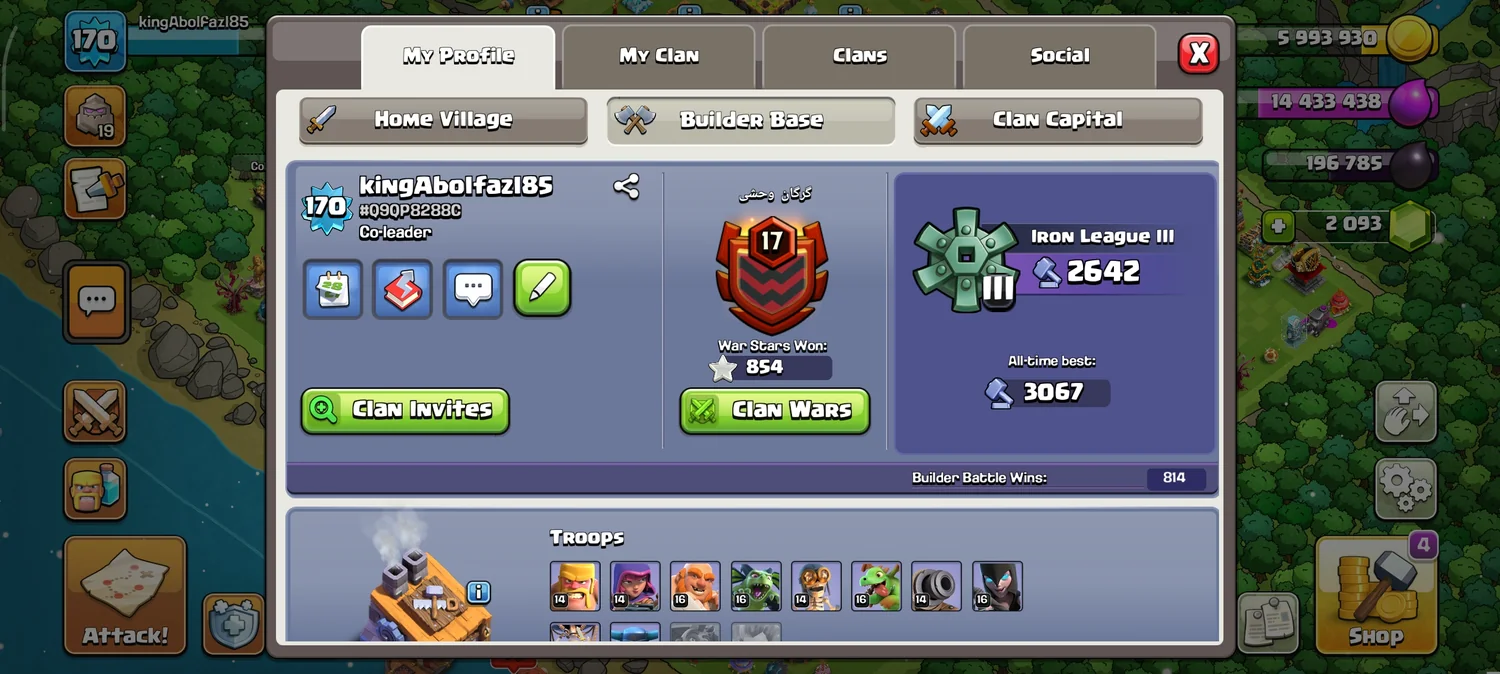Image resolution: width=1500 pixels, height=674 pixels.
Task: Switch to the My Clan tab
Action: point(658,56)
